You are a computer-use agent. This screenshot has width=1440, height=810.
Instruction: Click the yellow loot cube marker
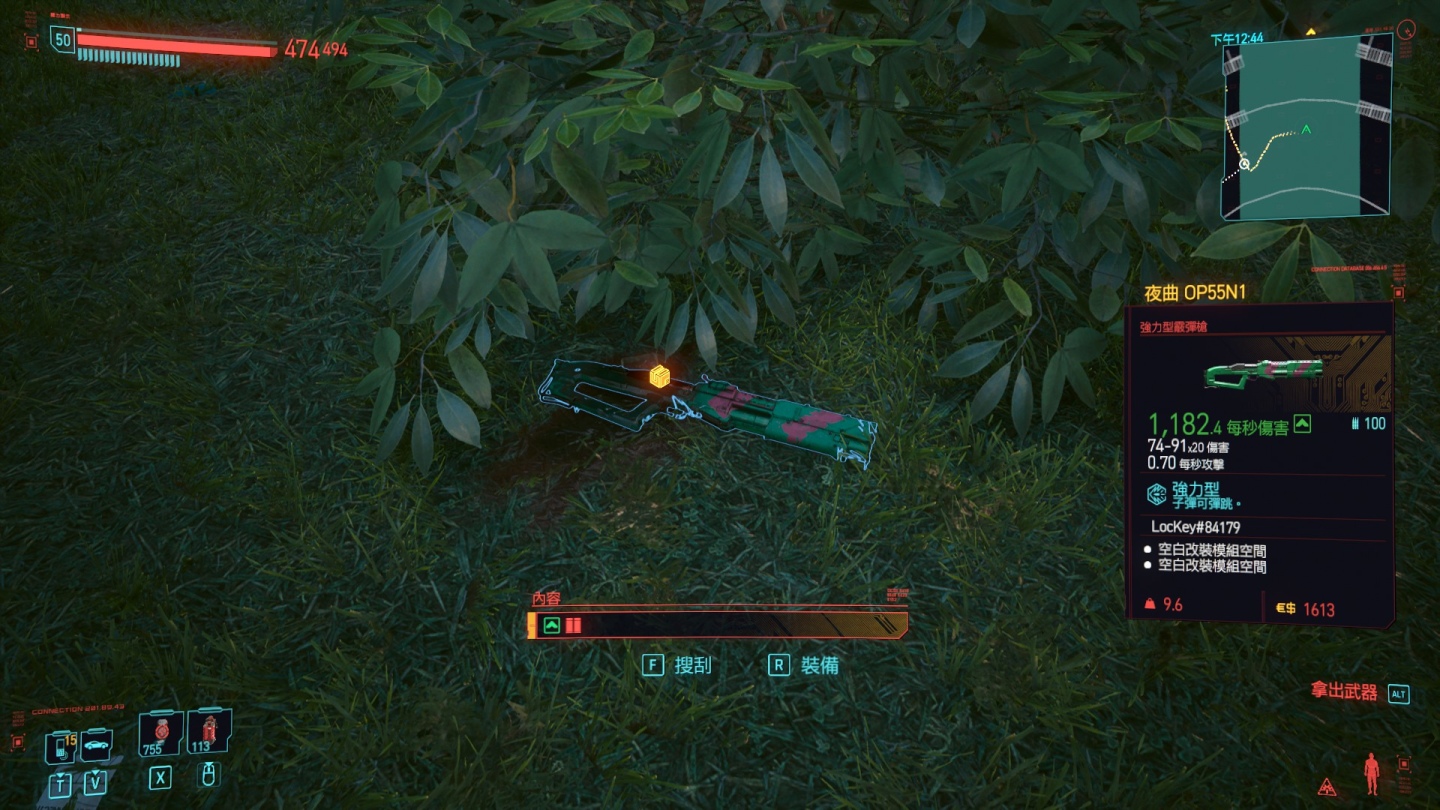[659, 376]
